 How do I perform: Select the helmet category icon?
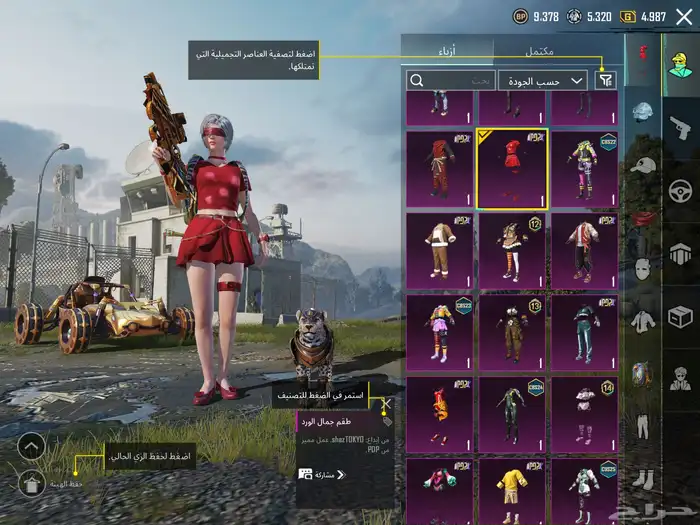click(643, 112)
